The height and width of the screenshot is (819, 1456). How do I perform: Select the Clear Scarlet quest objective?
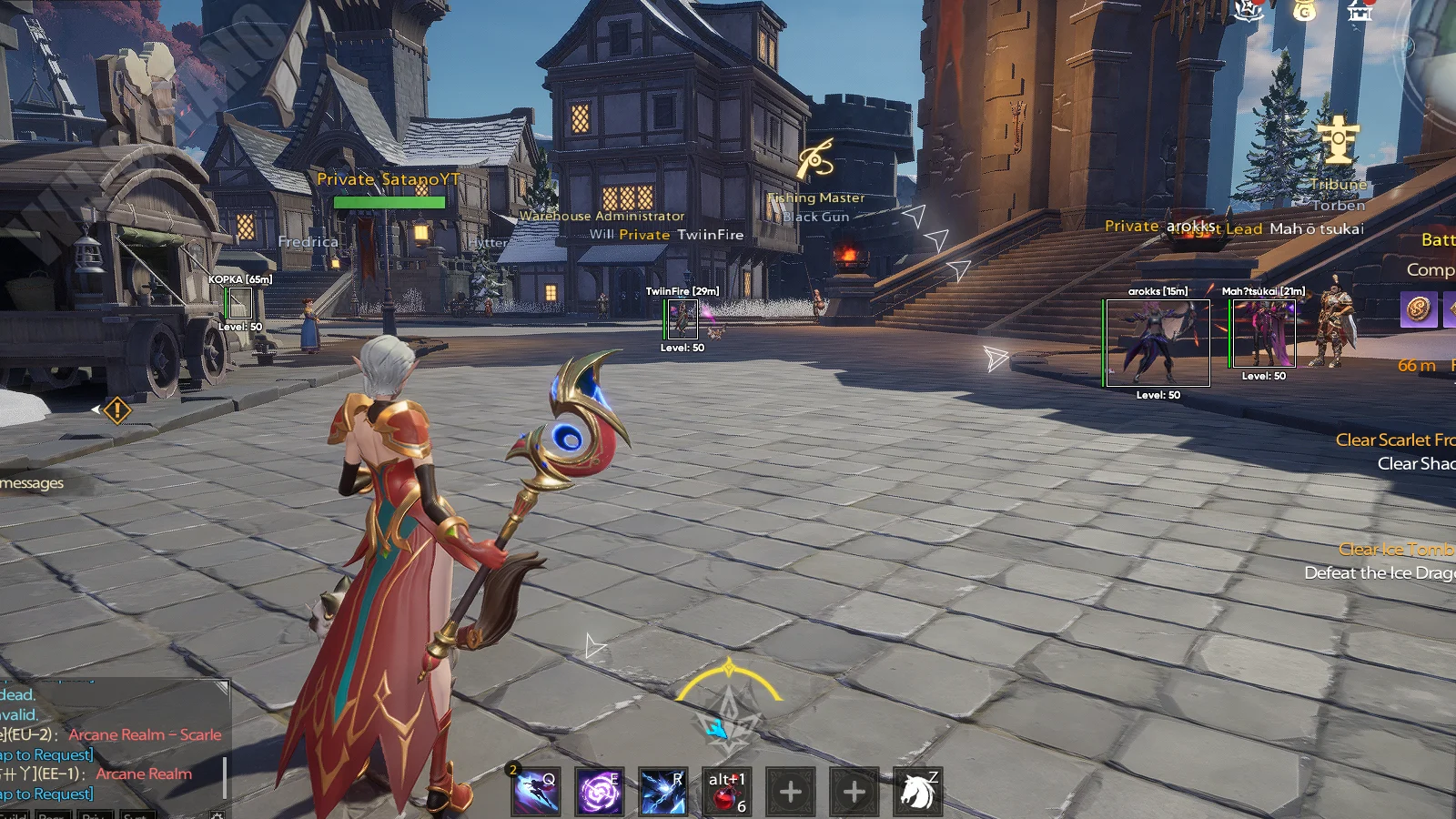click(1394, 440)
